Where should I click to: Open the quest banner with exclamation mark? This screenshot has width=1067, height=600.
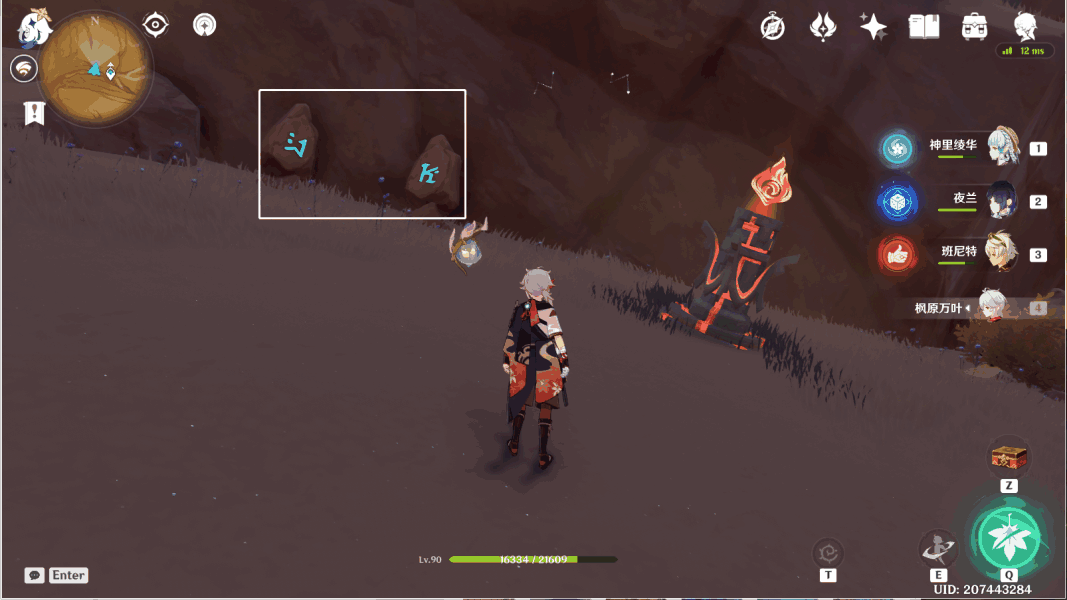click(35, 113)
